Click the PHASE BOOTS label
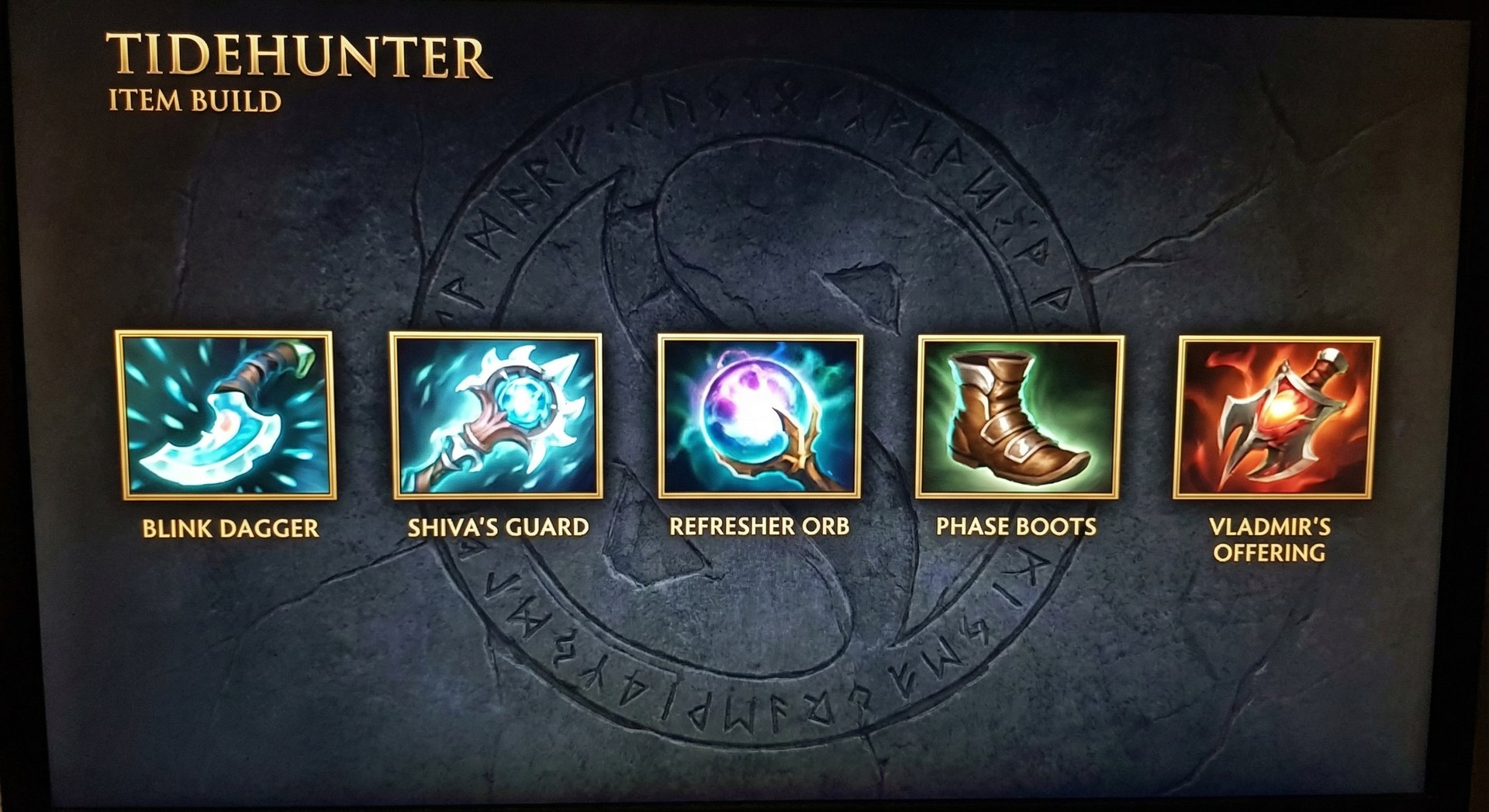The width and height of the screenshot is (1489, 812). (1017, 526)
